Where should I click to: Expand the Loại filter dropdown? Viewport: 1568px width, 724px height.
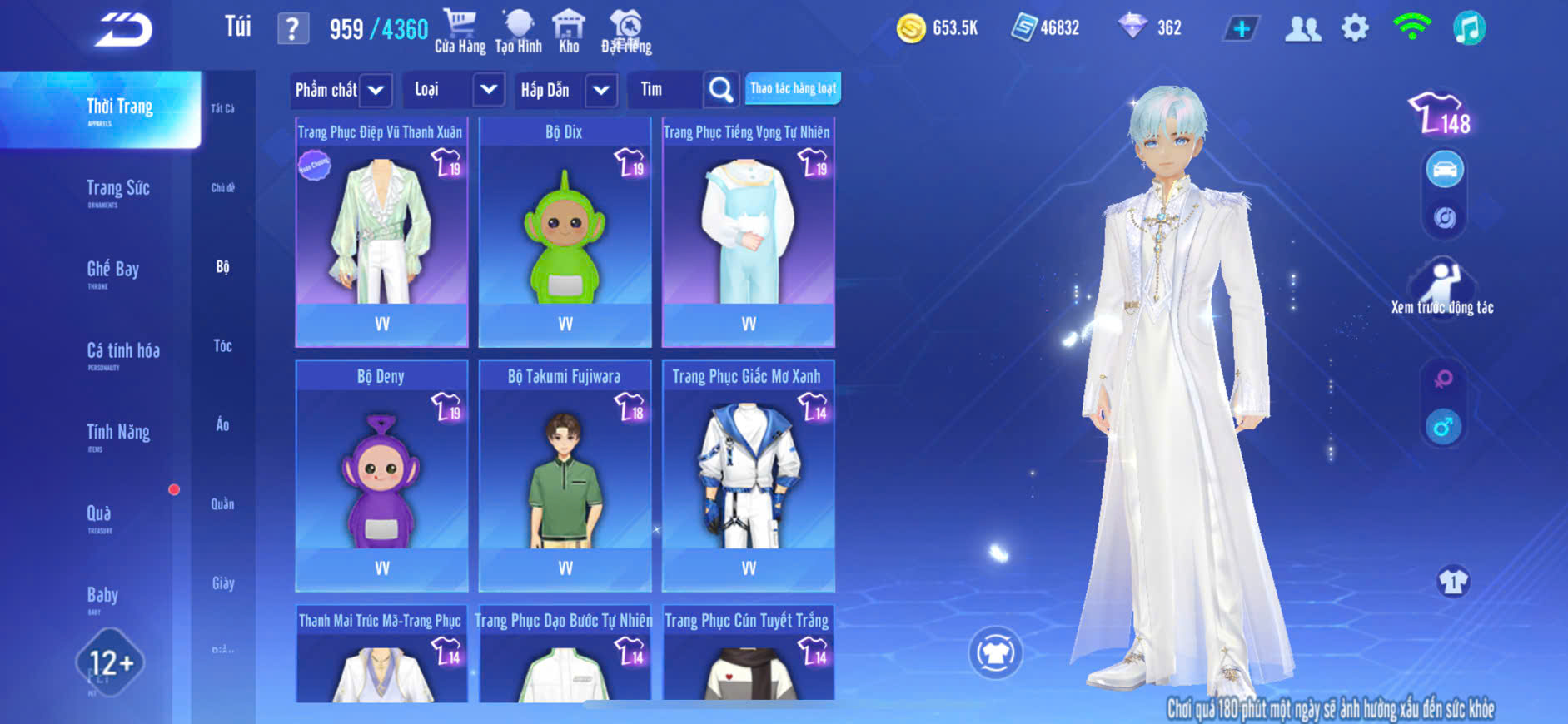pyautogui.click(x=489, y=90)
